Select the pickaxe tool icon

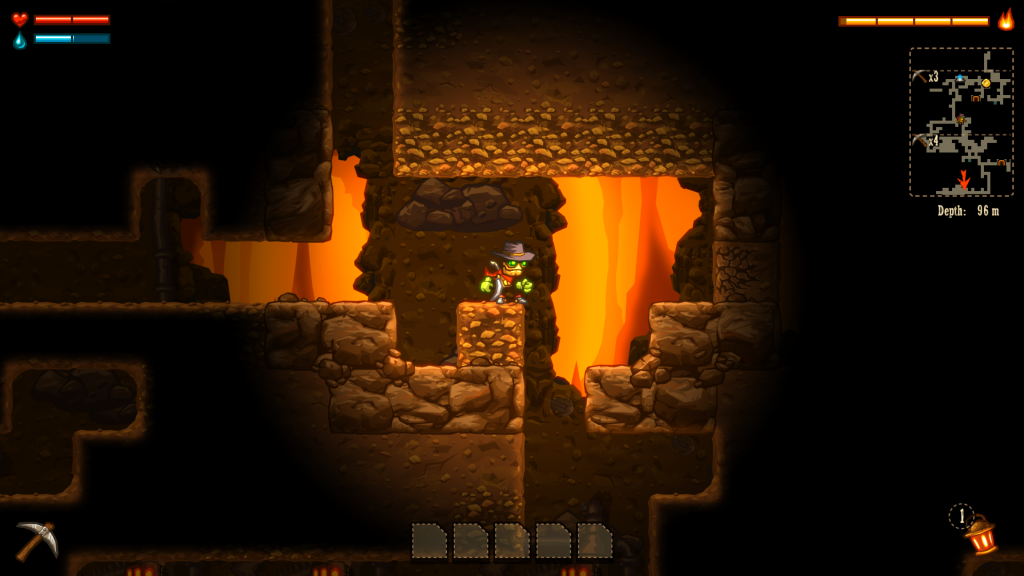pyautogui.click(x=36, y=540)
